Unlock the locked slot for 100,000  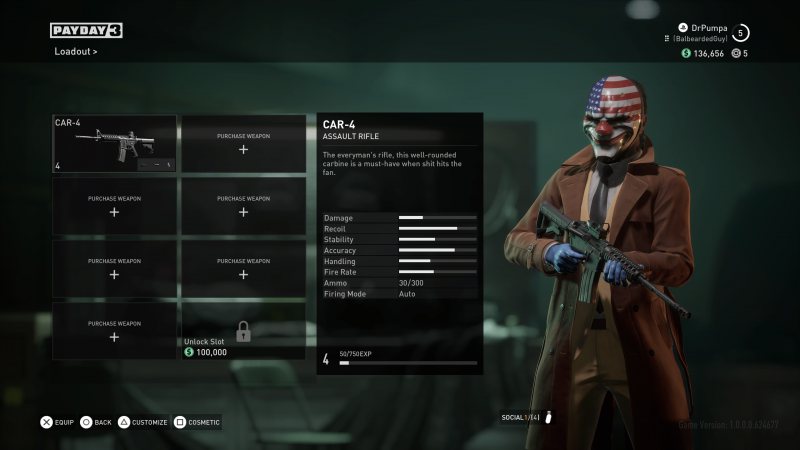pyautogui.click(x=243, y=331)
